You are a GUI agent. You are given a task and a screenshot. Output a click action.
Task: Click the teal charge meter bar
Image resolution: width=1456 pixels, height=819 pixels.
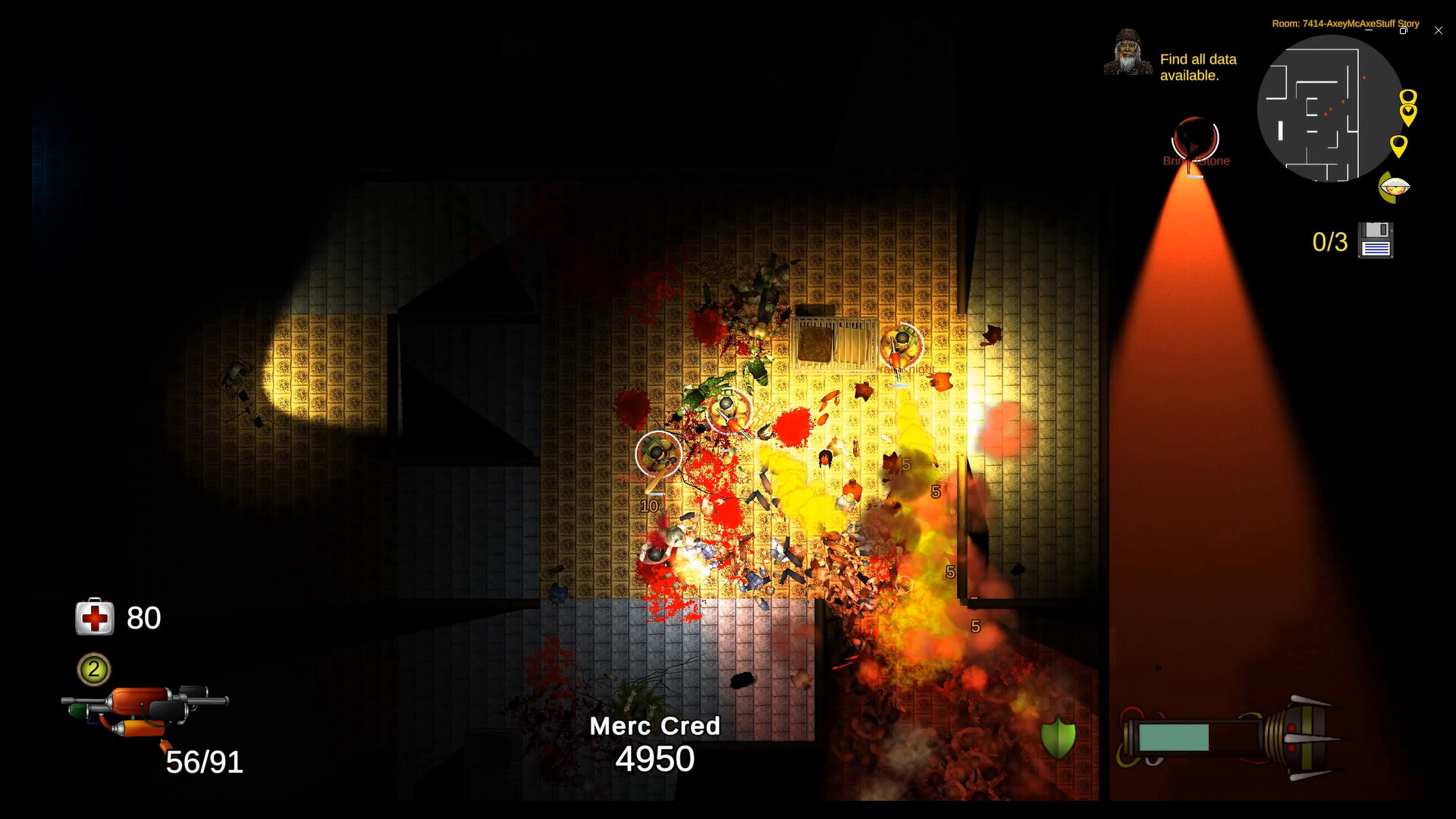1174,736
